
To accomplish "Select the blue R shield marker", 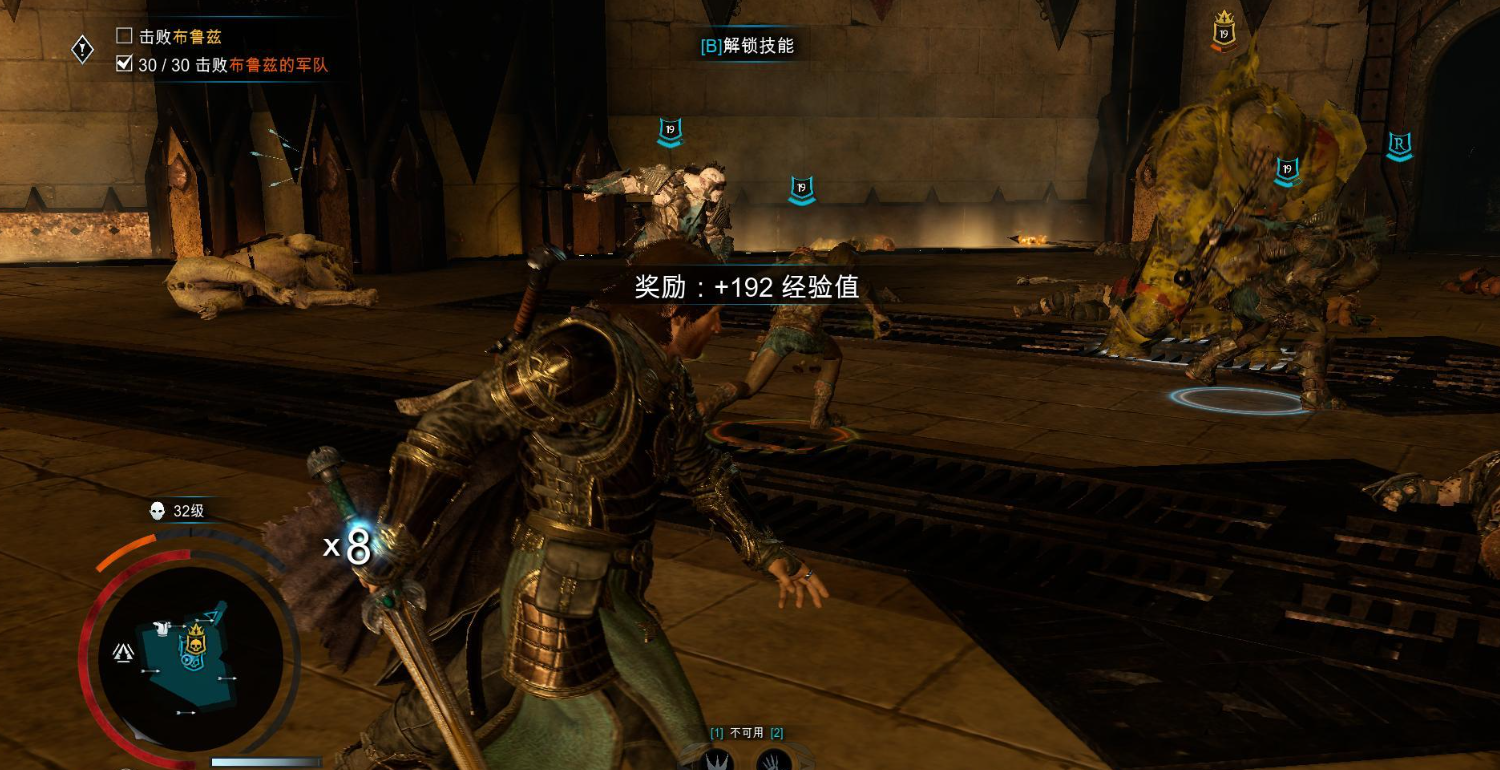I will 1398,147.
